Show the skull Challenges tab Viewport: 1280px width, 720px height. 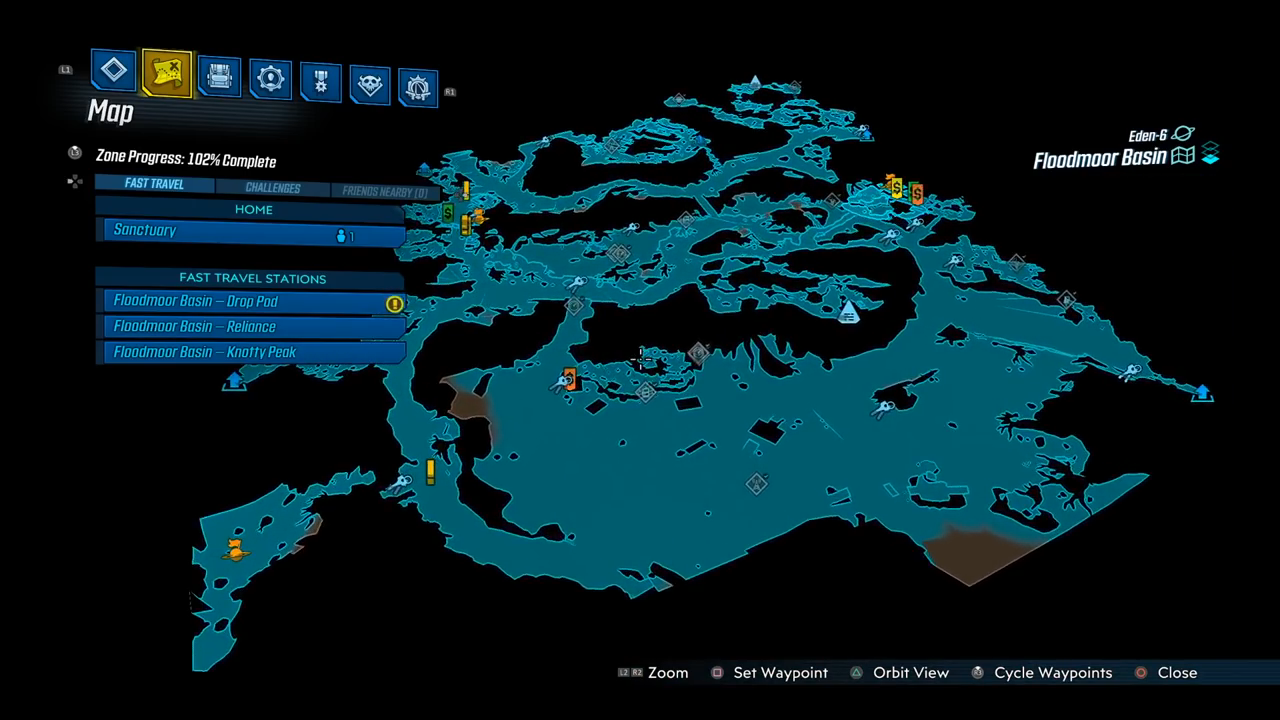click(x=369, y=85)
